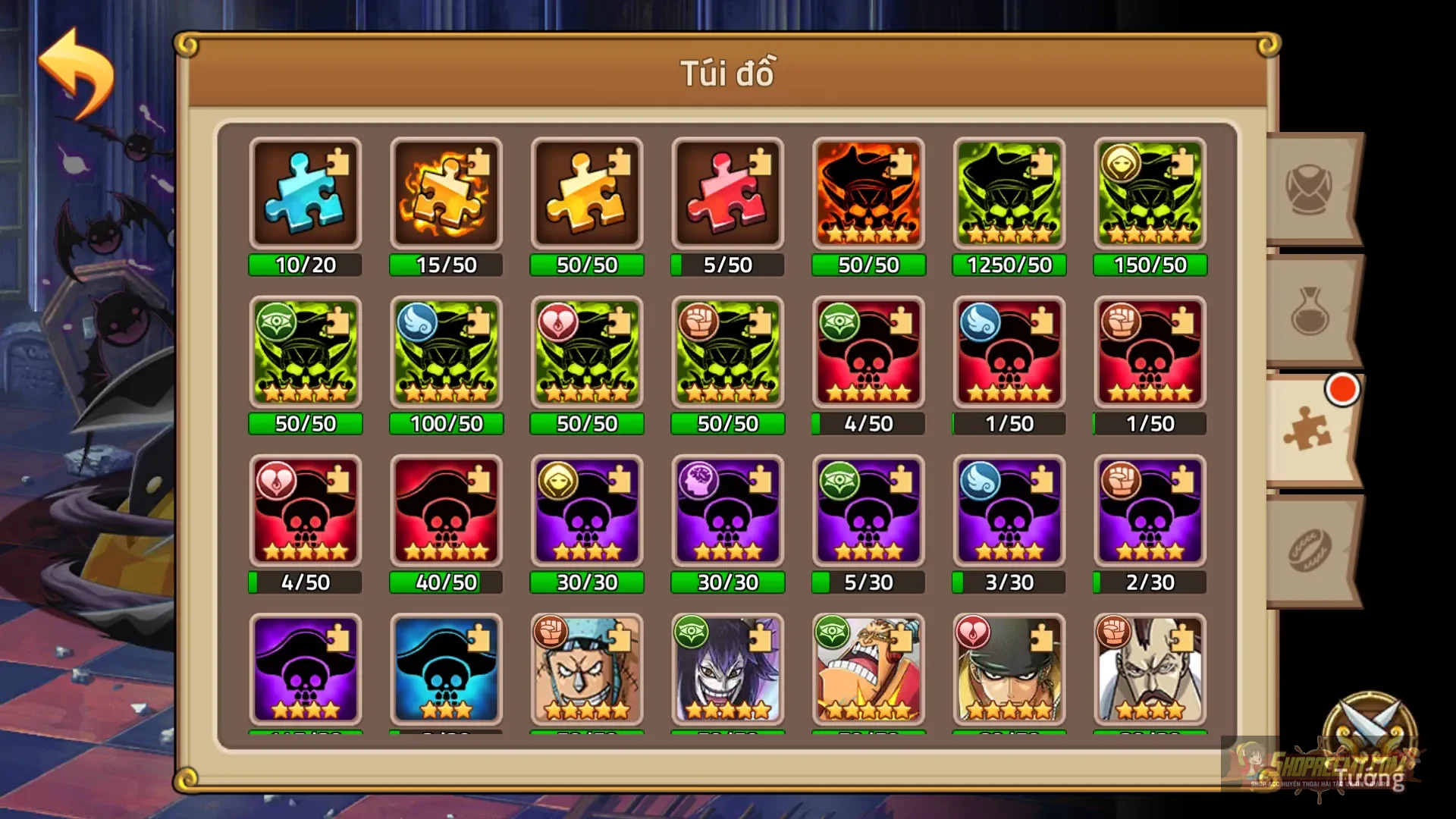Image resolution: width=1456 pixels, height=819 pixels.
Task: Select the flaming orange puzzle fragment 15/50
Action: click(446, 194)
